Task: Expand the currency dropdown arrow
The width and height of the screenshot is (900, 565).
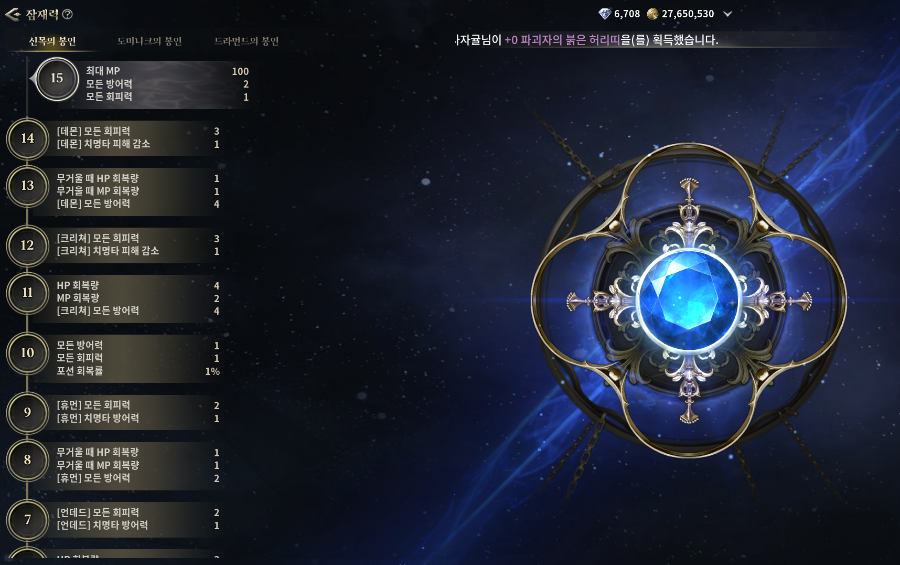Action: tap(727, 14)
